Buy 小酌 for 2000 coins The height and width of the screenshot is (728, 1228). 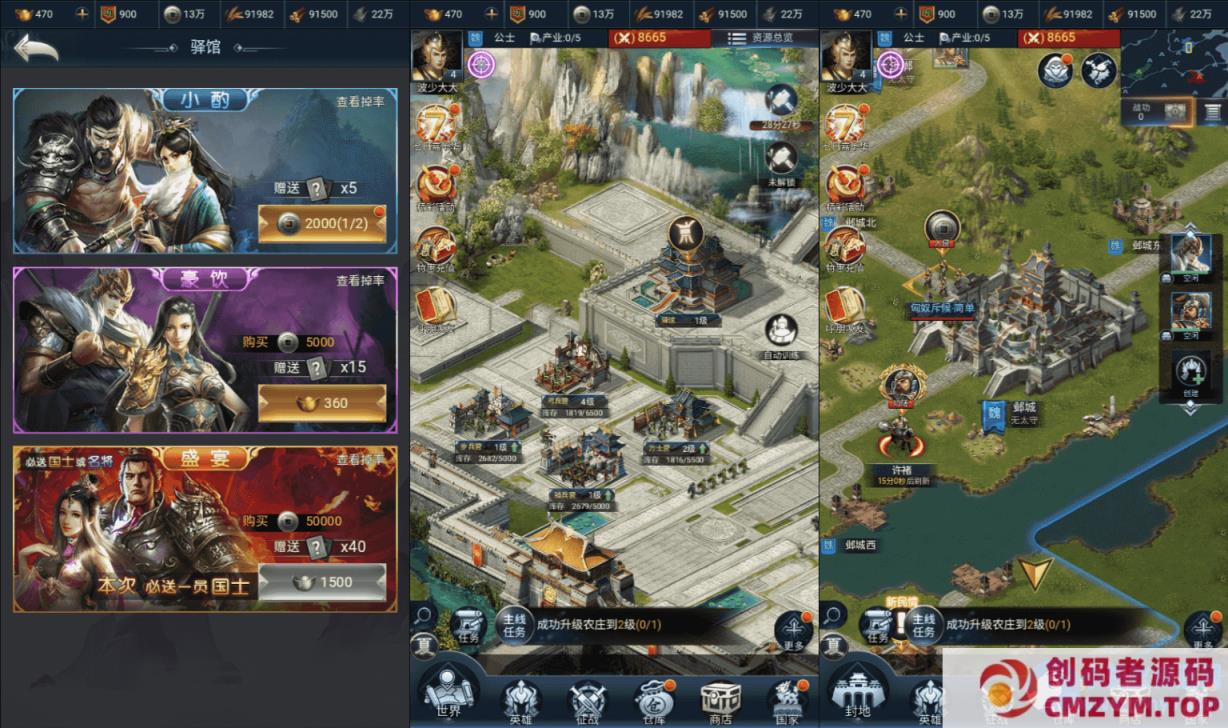pyautogui.click(x=321, y=224)
